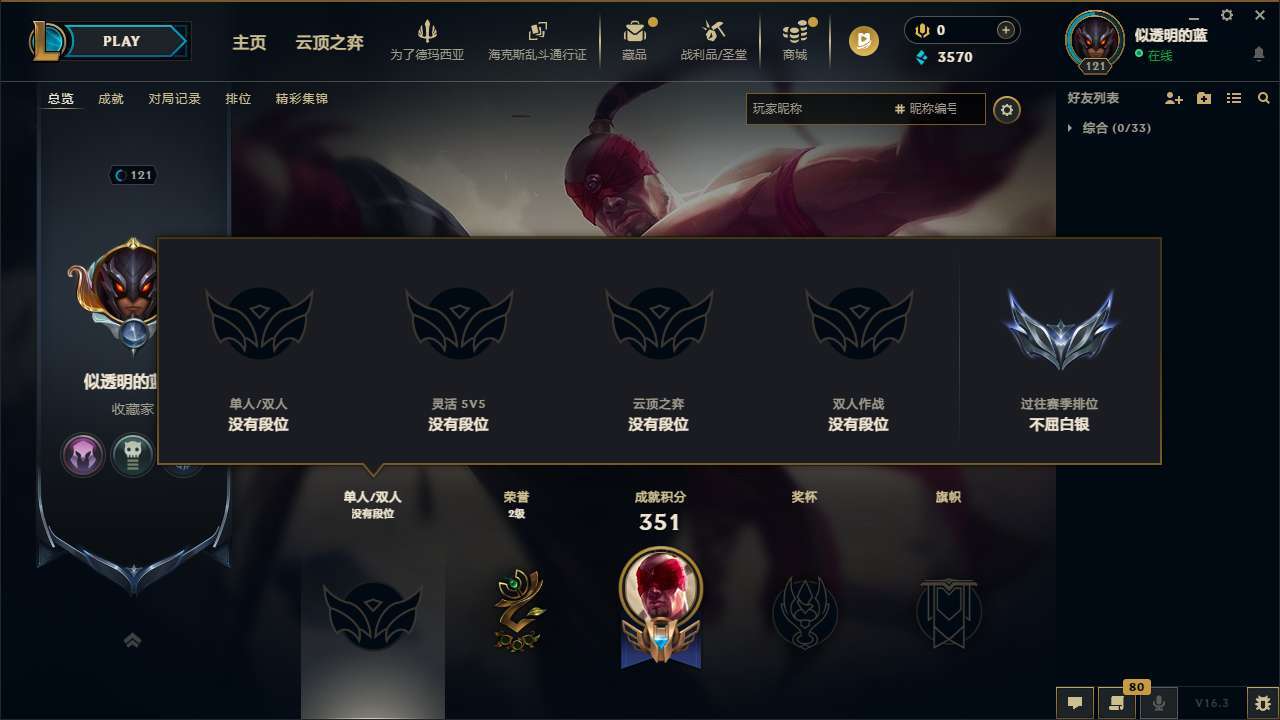
Task: Open the 商城 store icon
Action: click(x=795, y=40)
